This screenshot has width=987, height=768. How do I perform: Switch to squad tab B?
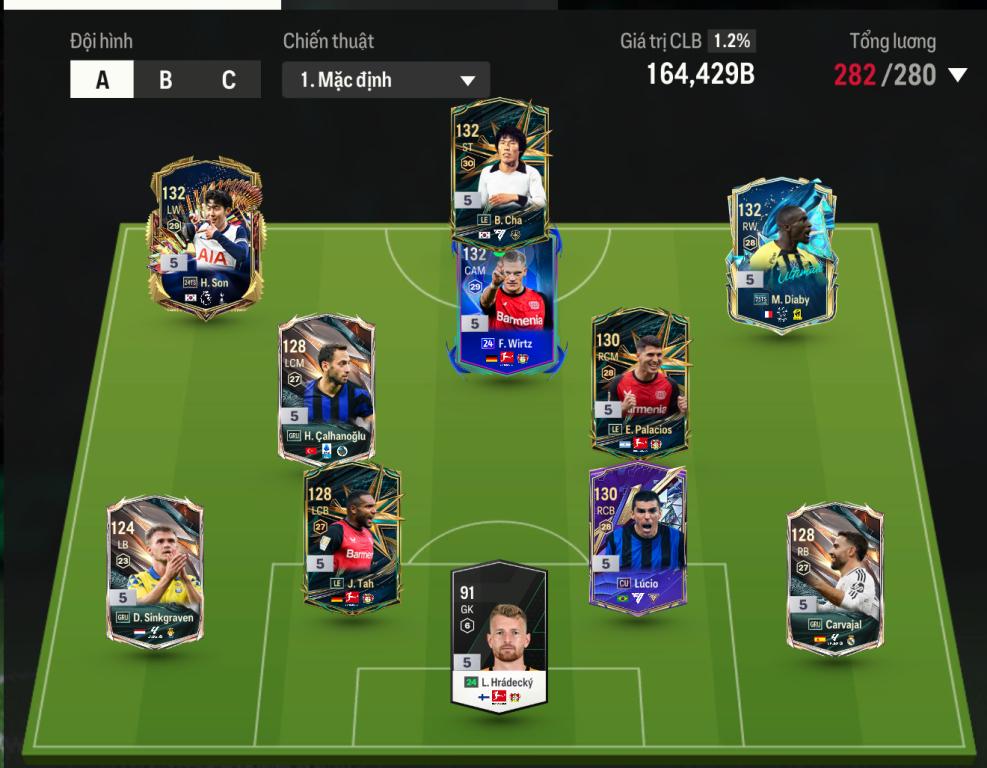pyautogui.click(x=165, y=80)
